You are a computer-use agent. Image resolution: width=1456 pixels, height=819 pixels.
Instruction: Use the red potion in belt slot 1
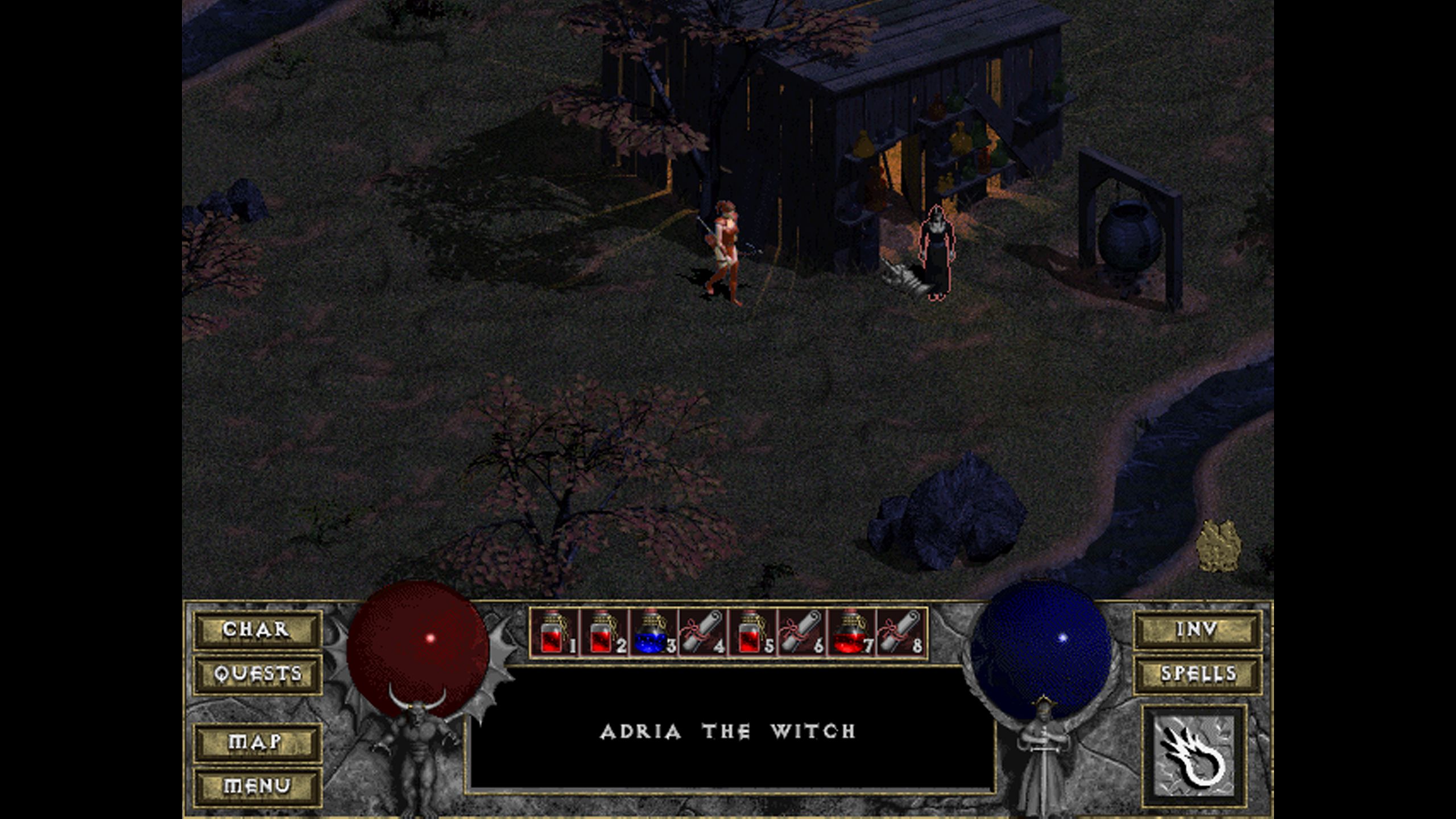[x=554, y=632]
